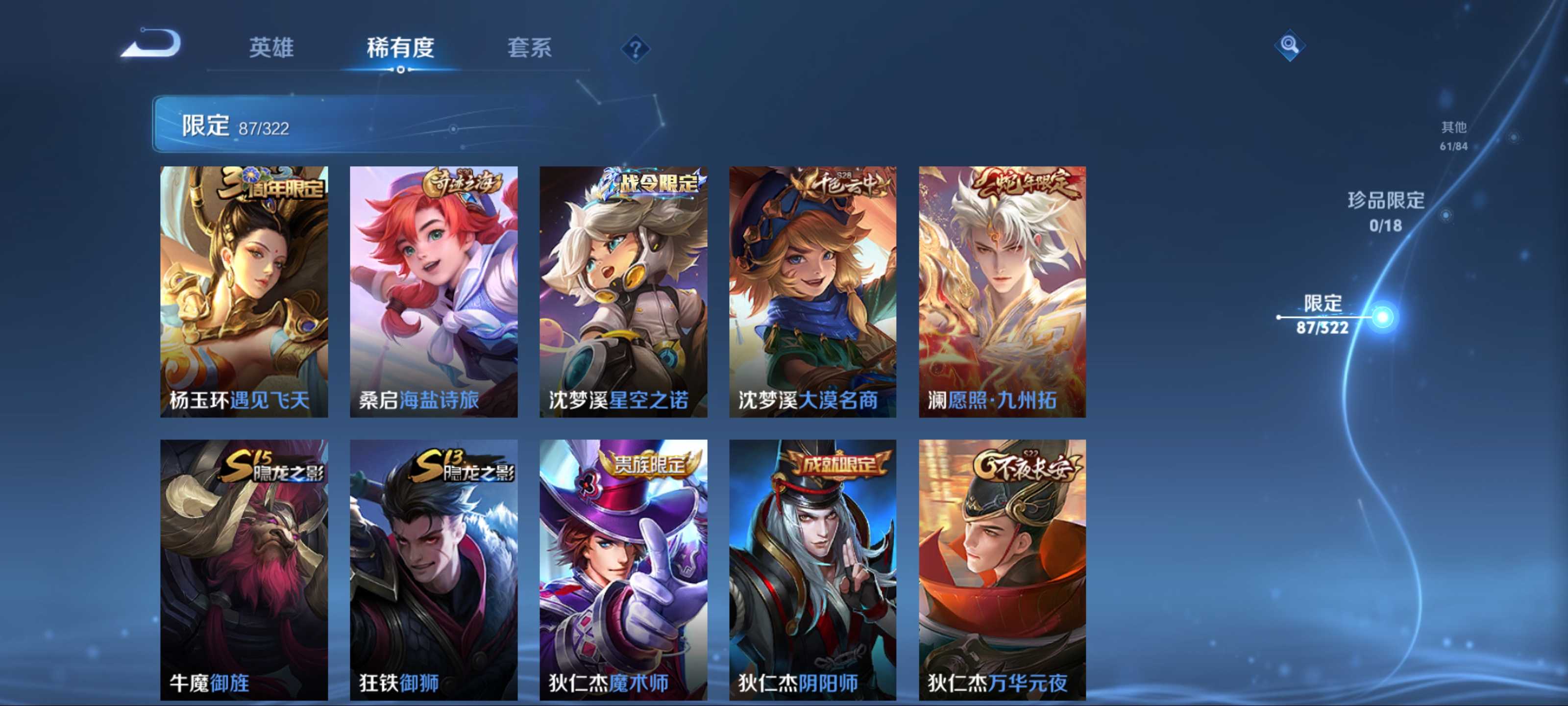Viewport: 1568px width, 706px height.
Task: Select the 限定 node on the rarity track
Action: point(1382,317)
